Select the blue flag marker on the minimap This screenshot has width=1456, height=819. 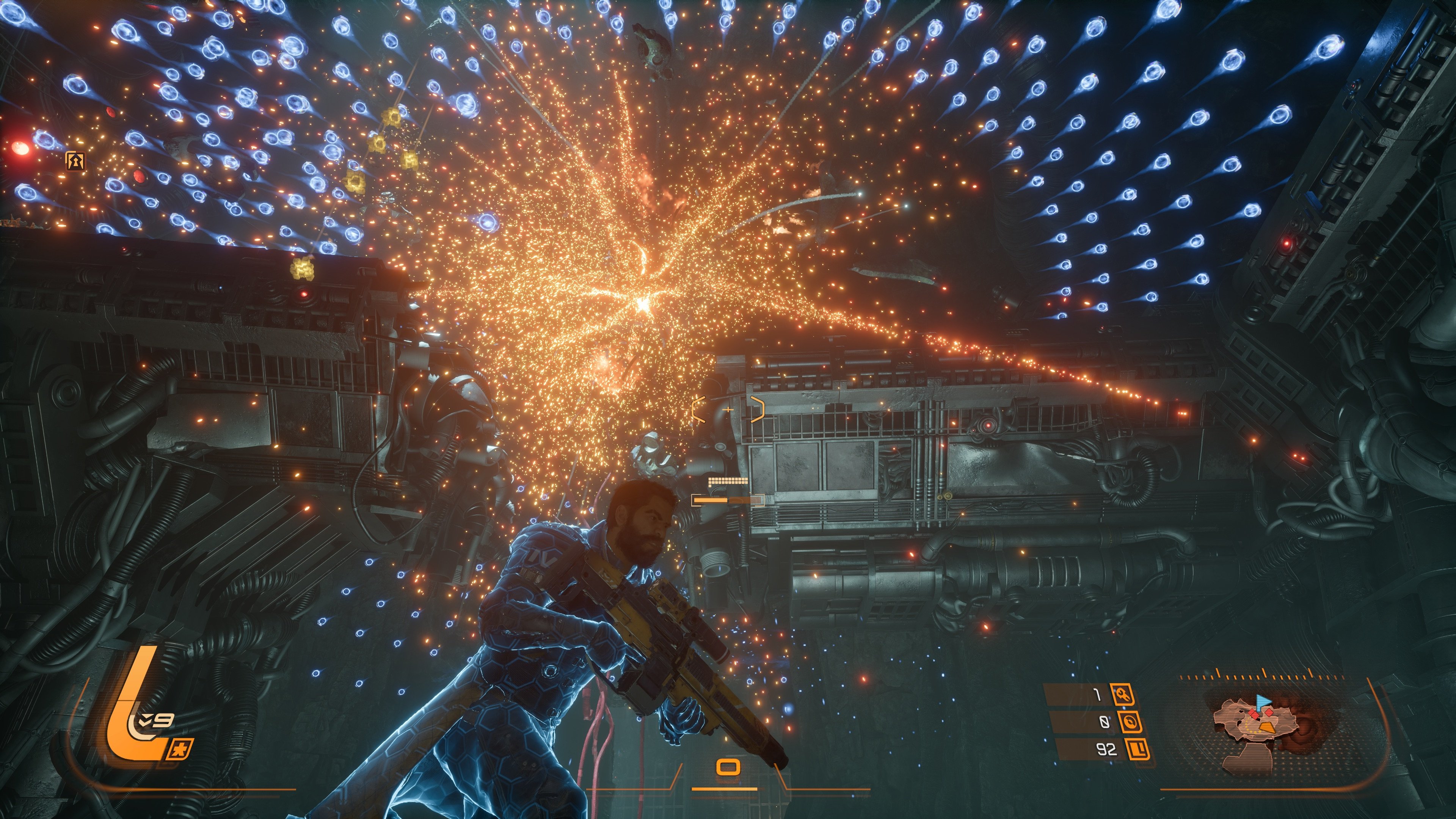click(1263, 703)
